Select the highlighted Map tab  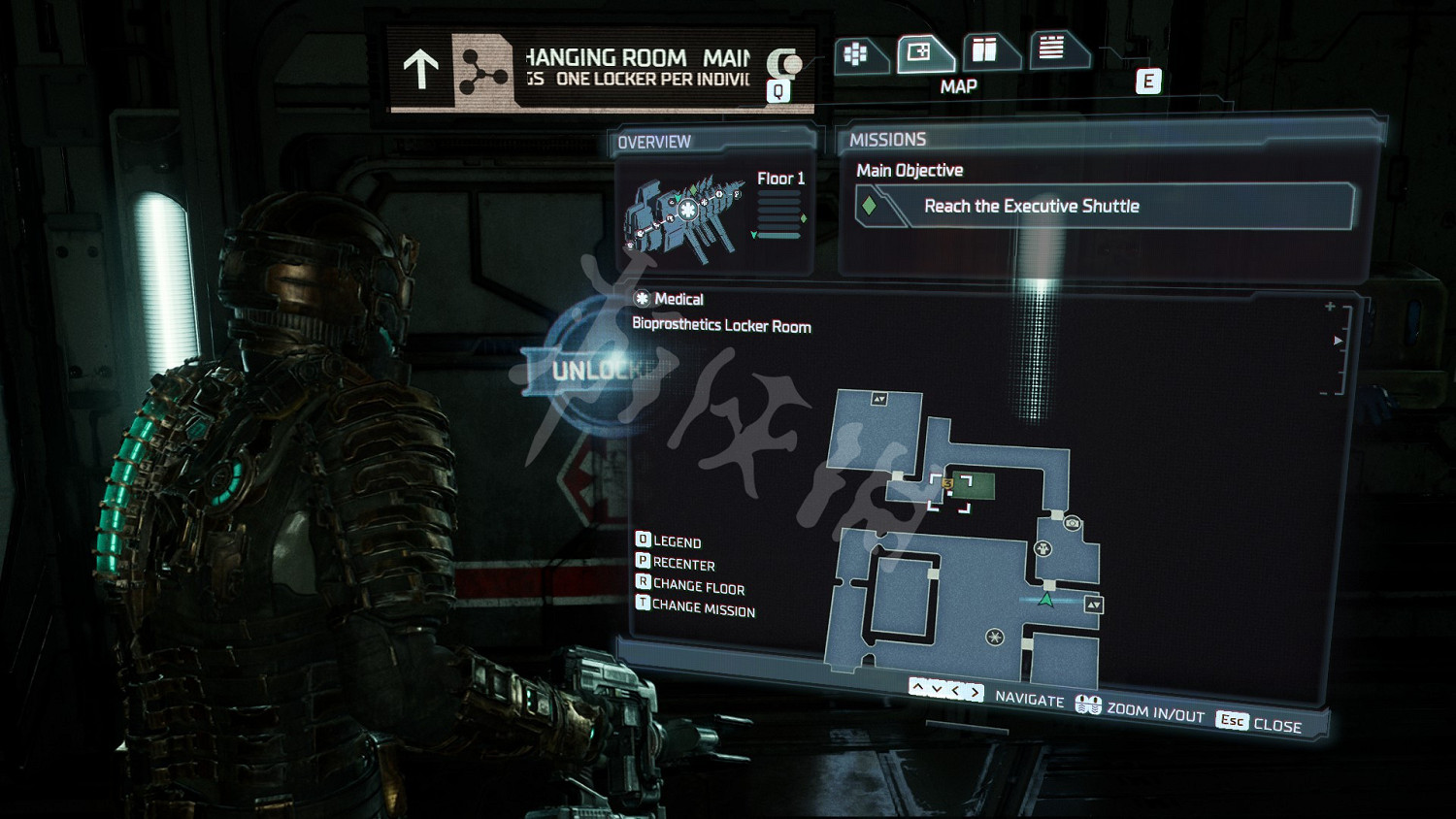click(x=920, y=52)
